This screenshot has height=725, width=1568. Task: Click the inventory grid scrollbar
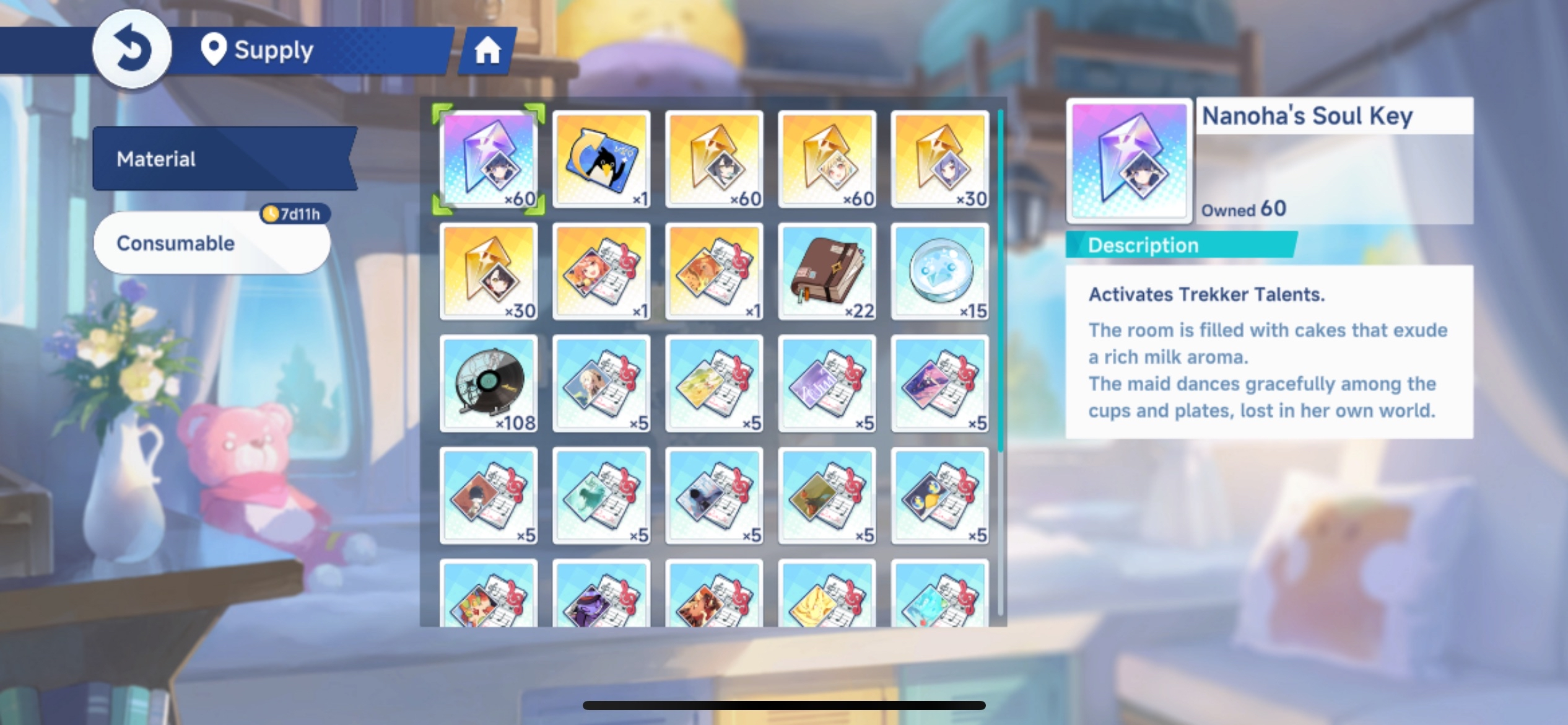1000,279
